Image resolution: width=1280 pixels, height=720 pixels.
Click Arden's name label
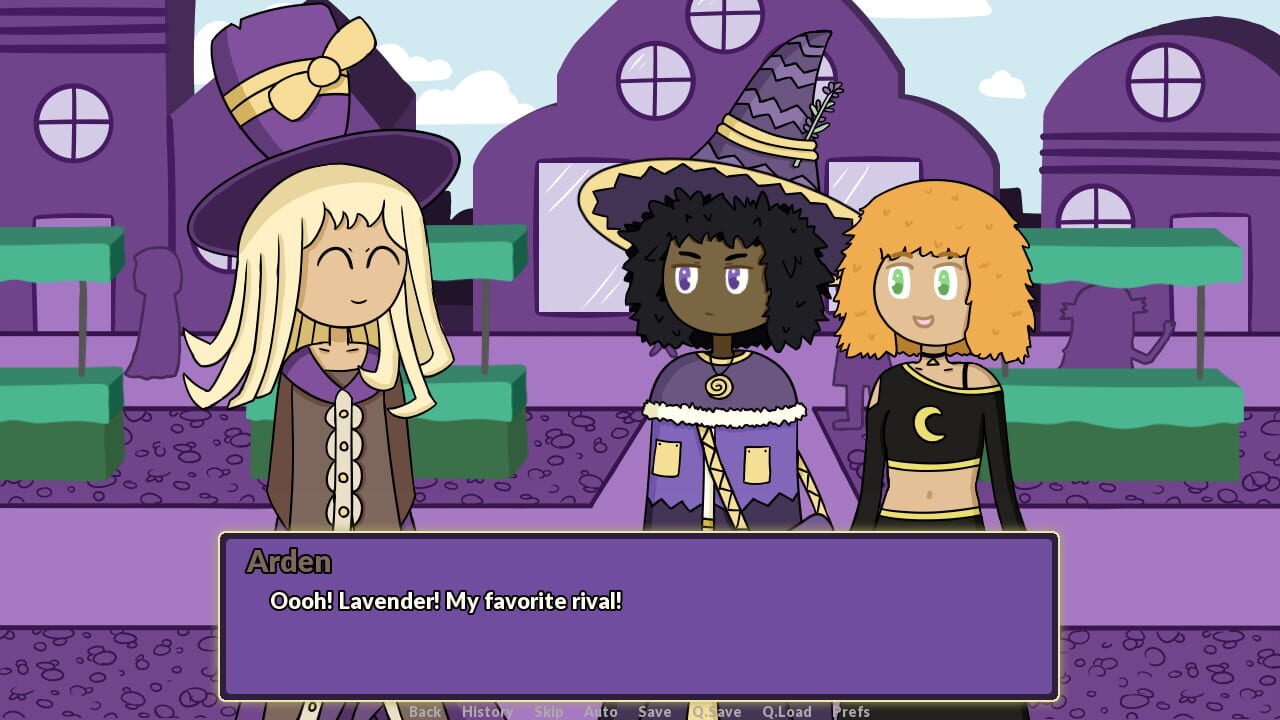pyautogui.click(x=290, y=563)
